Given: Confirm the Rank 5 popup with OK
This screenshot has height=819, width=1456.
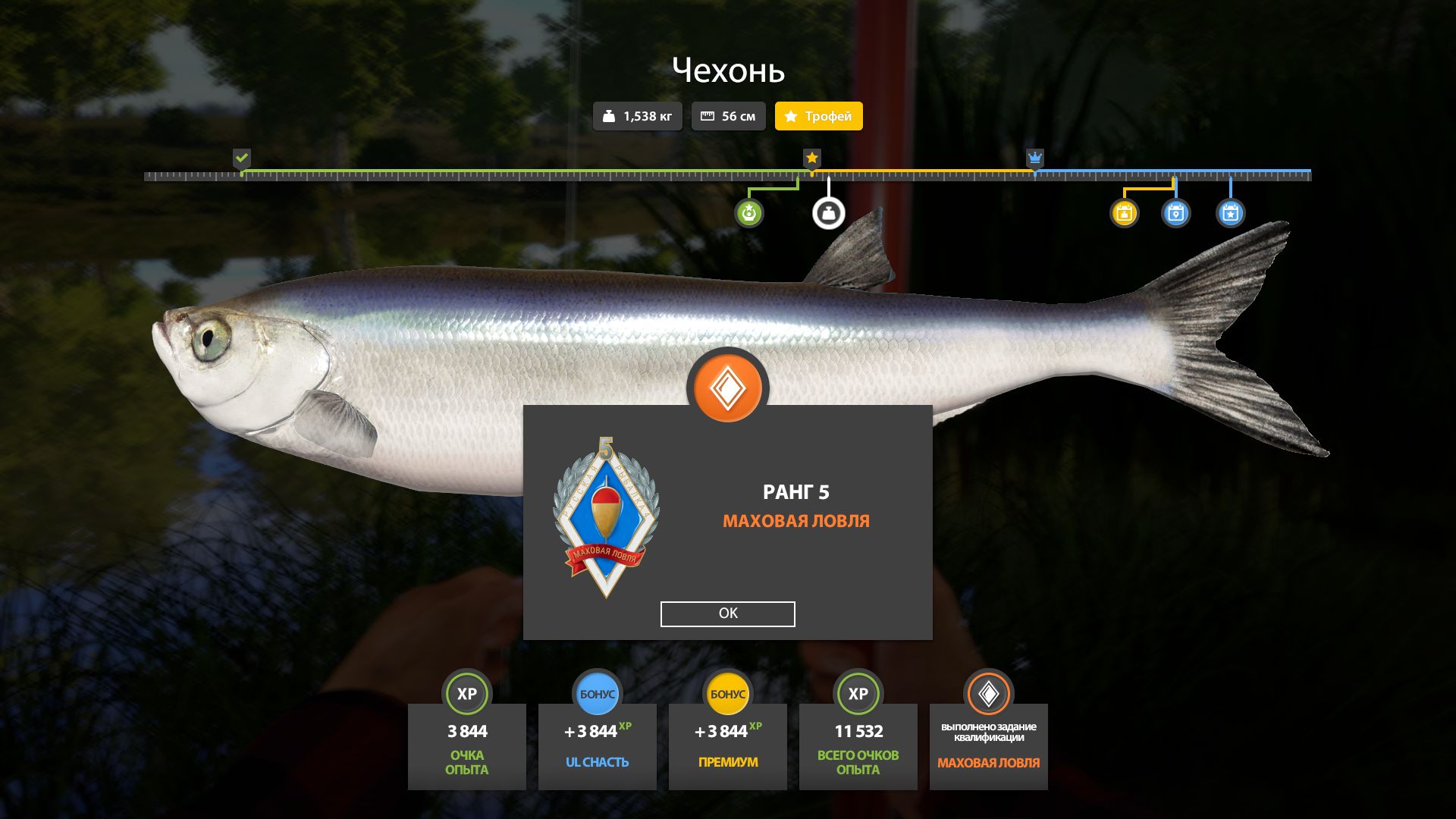Looking at the screenshot, I should pos(727,613).
